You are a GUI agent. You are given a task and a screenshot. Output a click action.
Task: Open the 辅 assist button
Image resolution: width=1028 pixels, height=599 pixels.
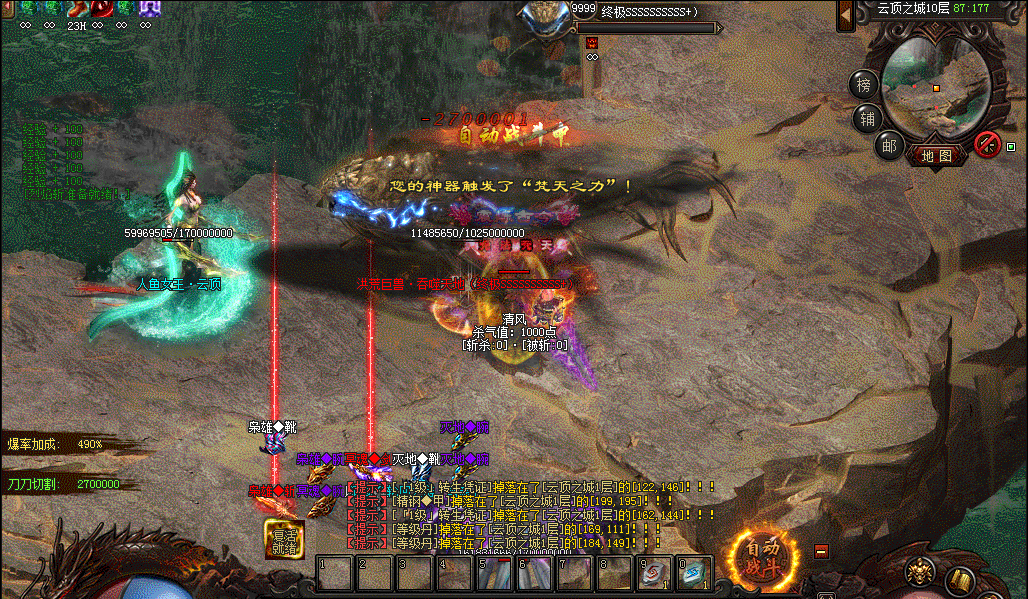[x=866, y=118]
